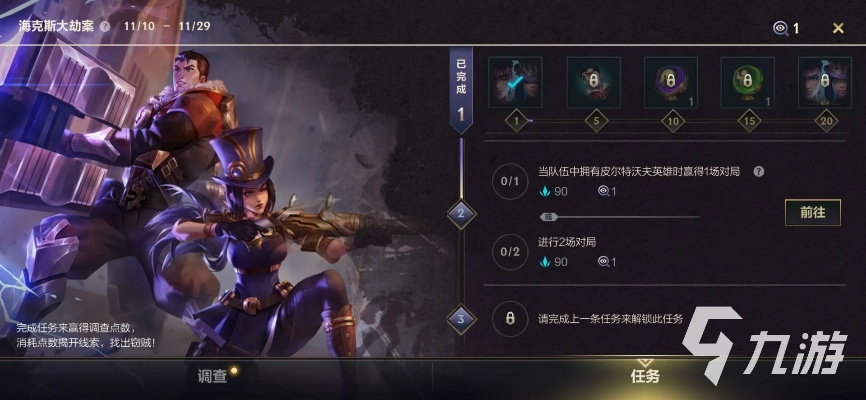This screenshot has height=400, width=866.
Task: Close the 海克斯大劫案 event panel
Action: (x=838, y=28)
